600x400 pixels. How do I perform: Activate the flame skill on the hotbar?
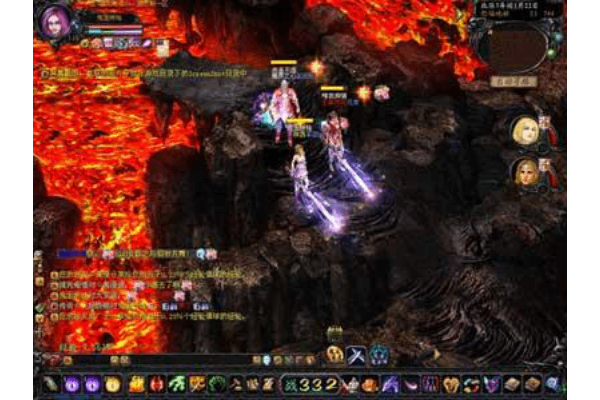tap(136, 383)
